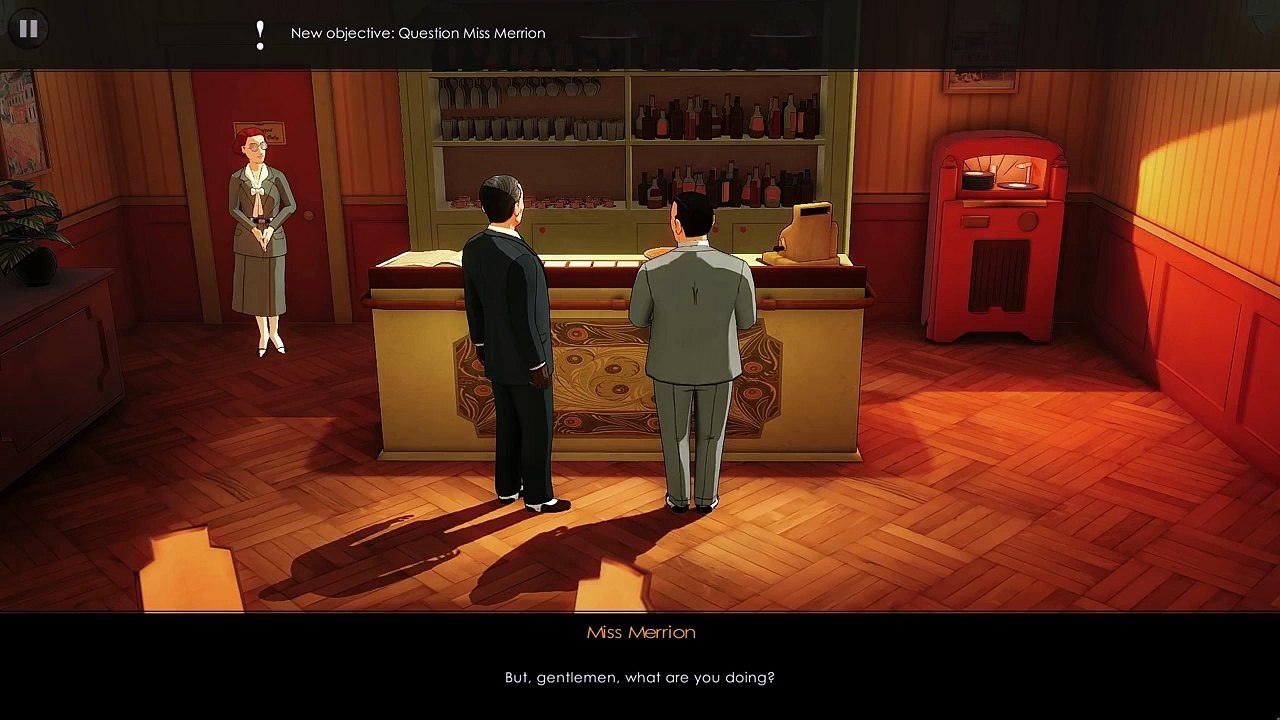Pause the game with the pause button
The width and height of the screenshot is (1280, 720).
28,29
